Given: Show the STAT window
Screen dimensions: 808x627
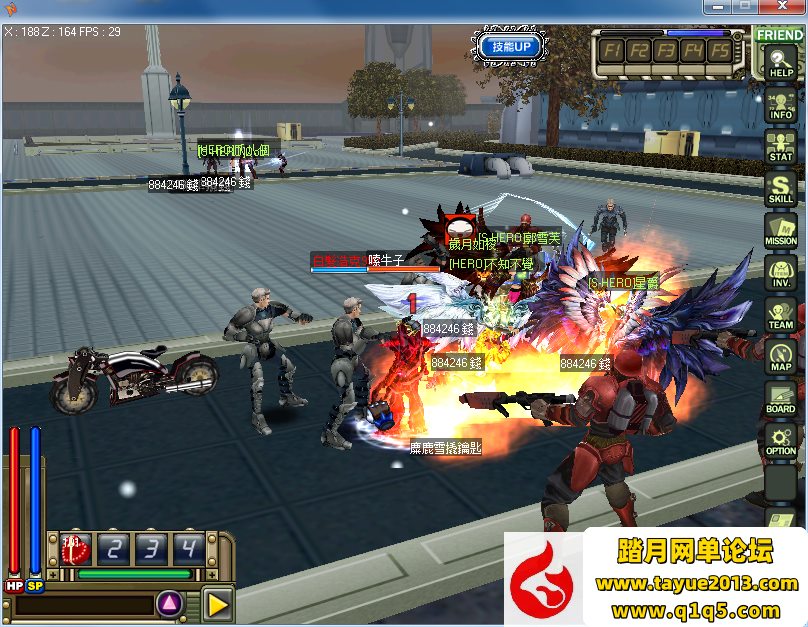Looking at the screenshot, I should tap(780, 148).
